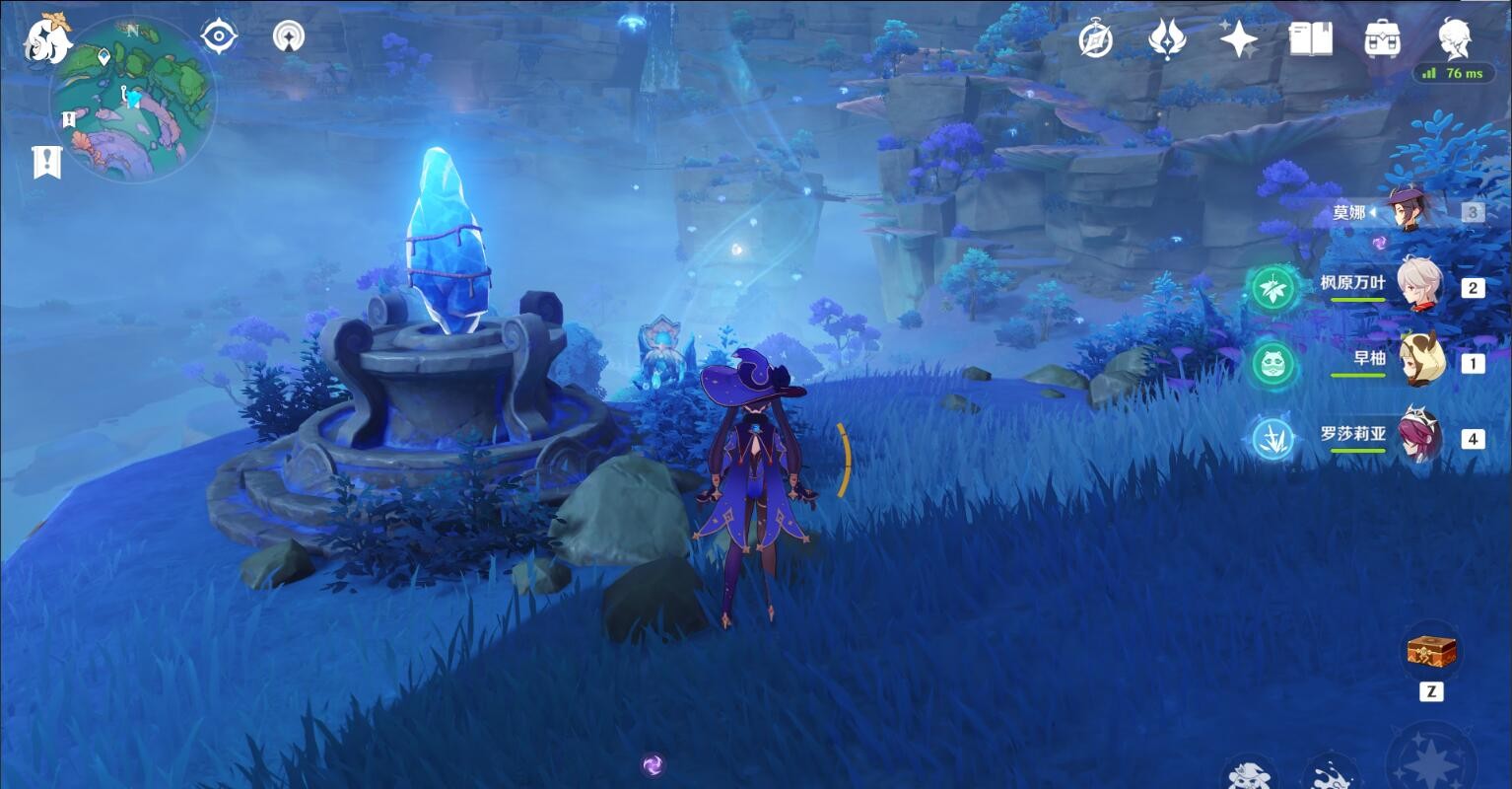Activate 枫原万叶's green leaf burst icon
Viewport: 1512px width, 789px height.
pyautogui.click(x=1271, y=288)
